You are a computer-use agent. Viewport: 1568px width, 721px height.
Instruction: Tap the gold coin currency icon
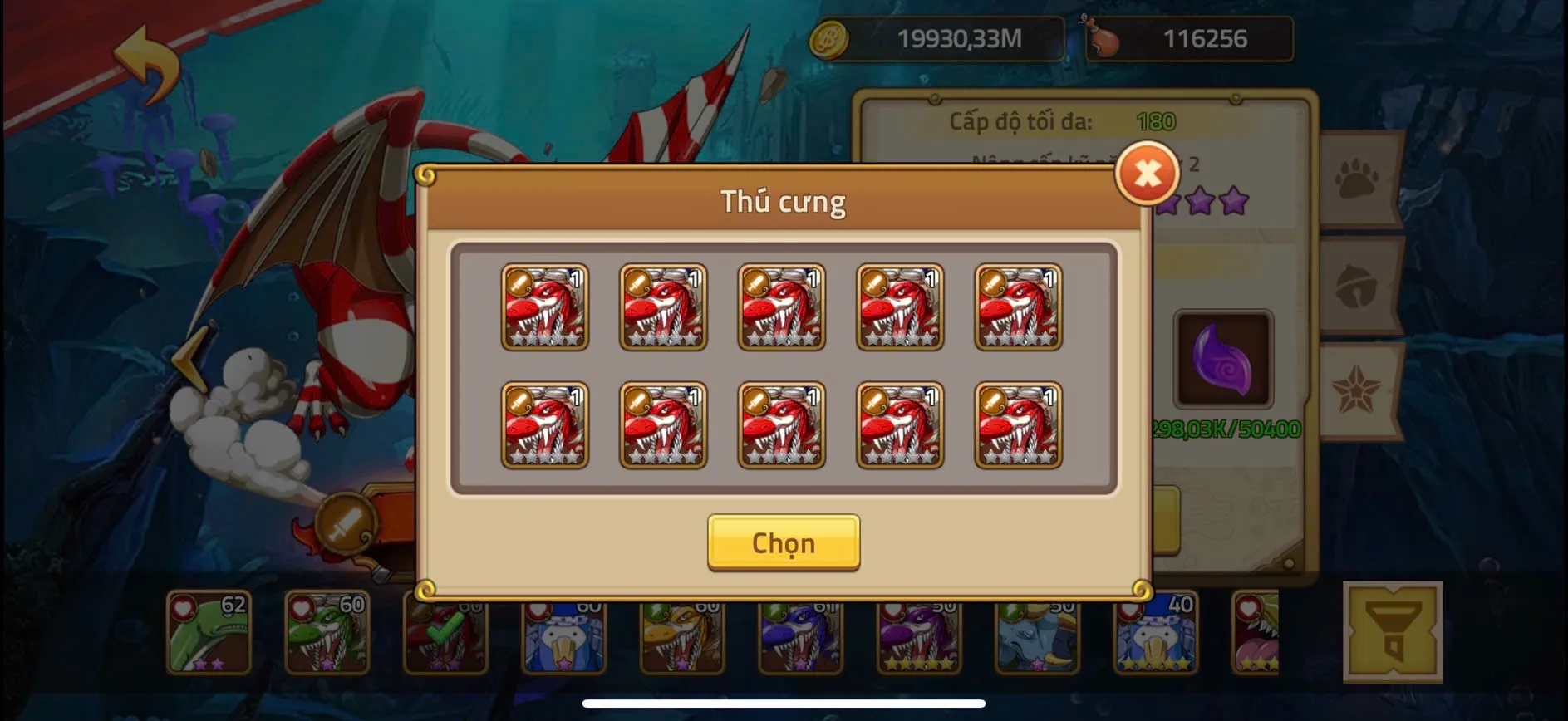(829, 37)
